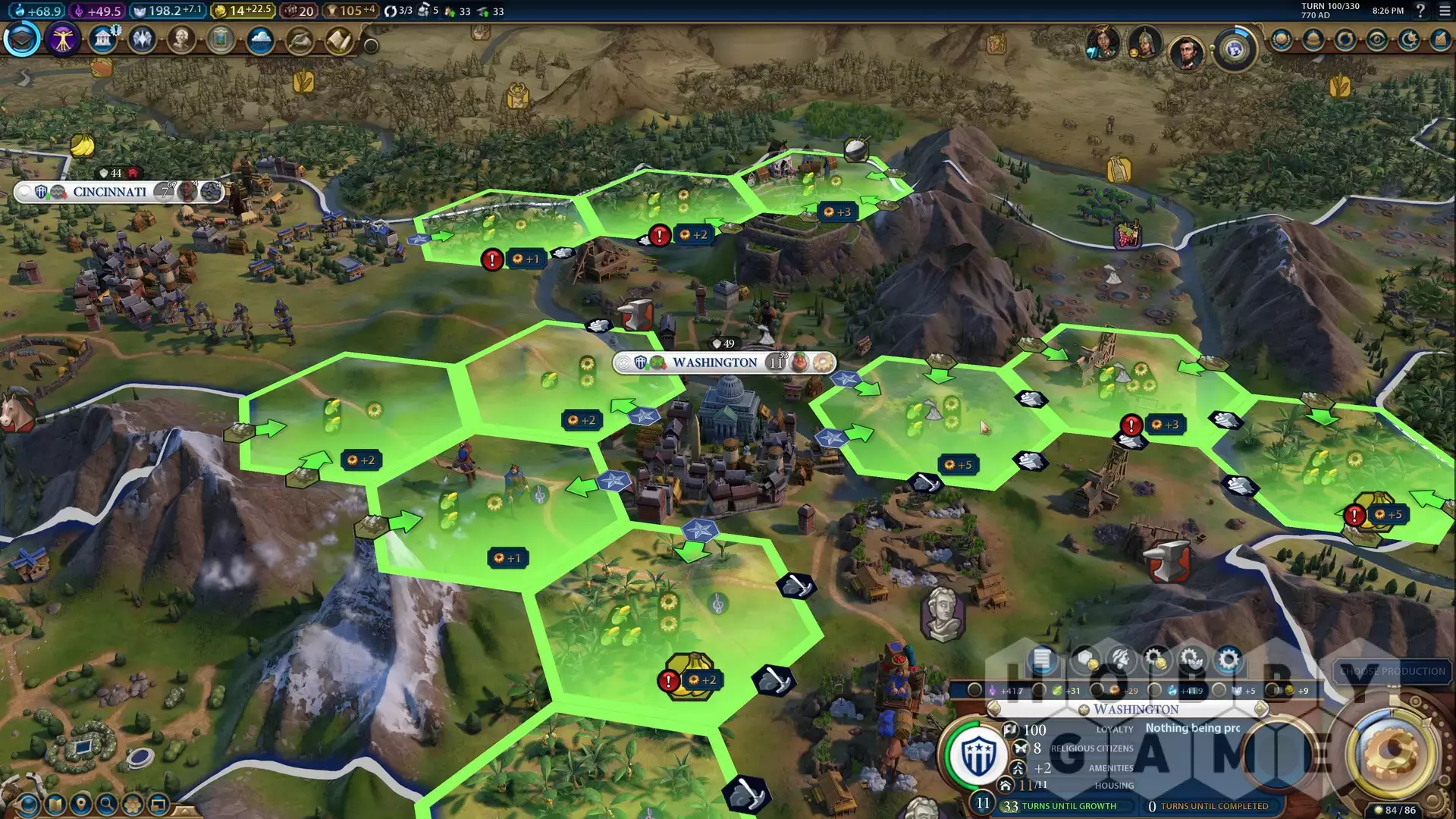Screen dimensions: 1456x819
Task: Open the Civilopedia question mark button
Action: click(x=1420, y=11)
